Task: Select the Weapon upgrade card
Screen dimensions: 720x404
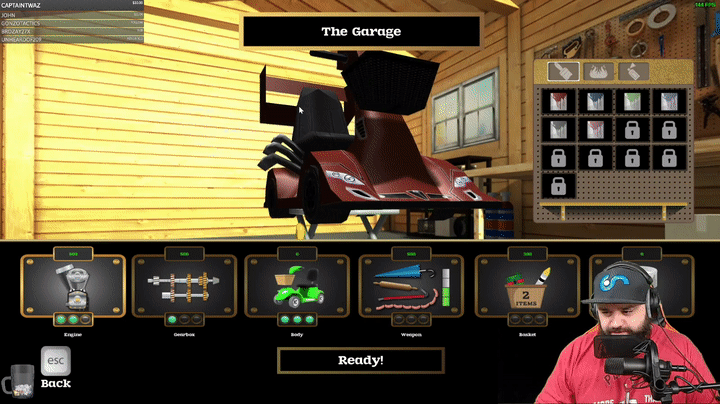Action: coord(410,290)
